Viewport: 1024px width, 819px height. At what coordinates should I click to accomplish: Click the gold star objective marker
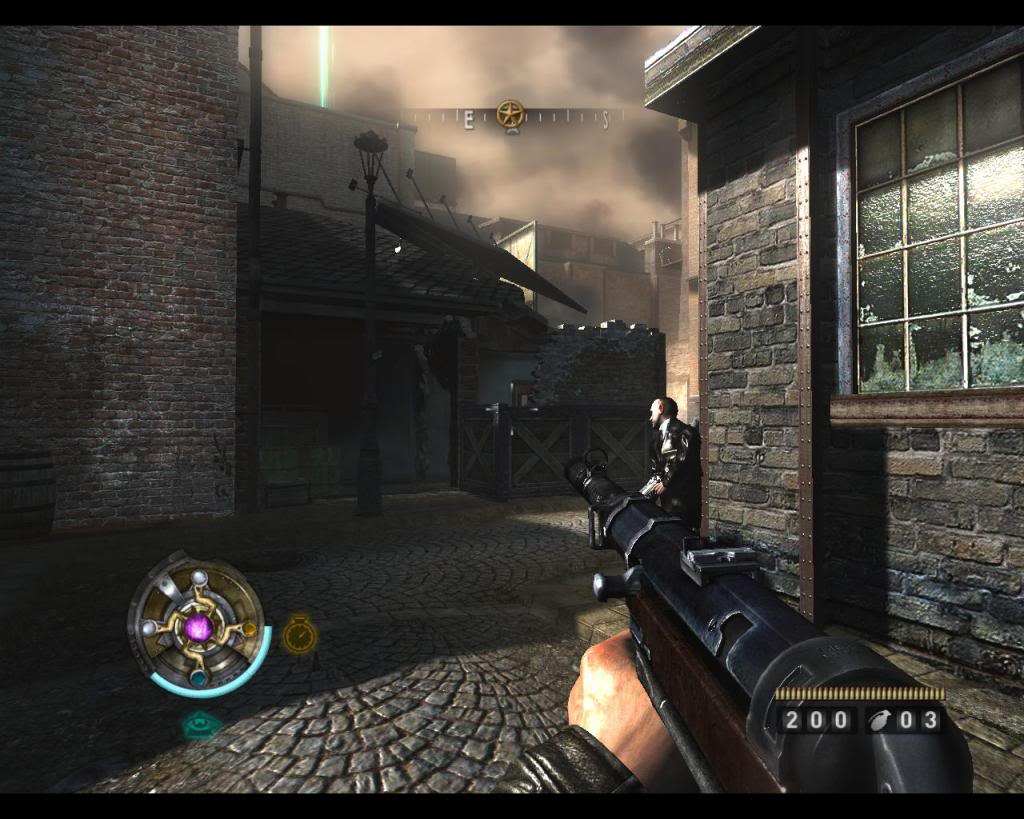(x=510, y=114)
